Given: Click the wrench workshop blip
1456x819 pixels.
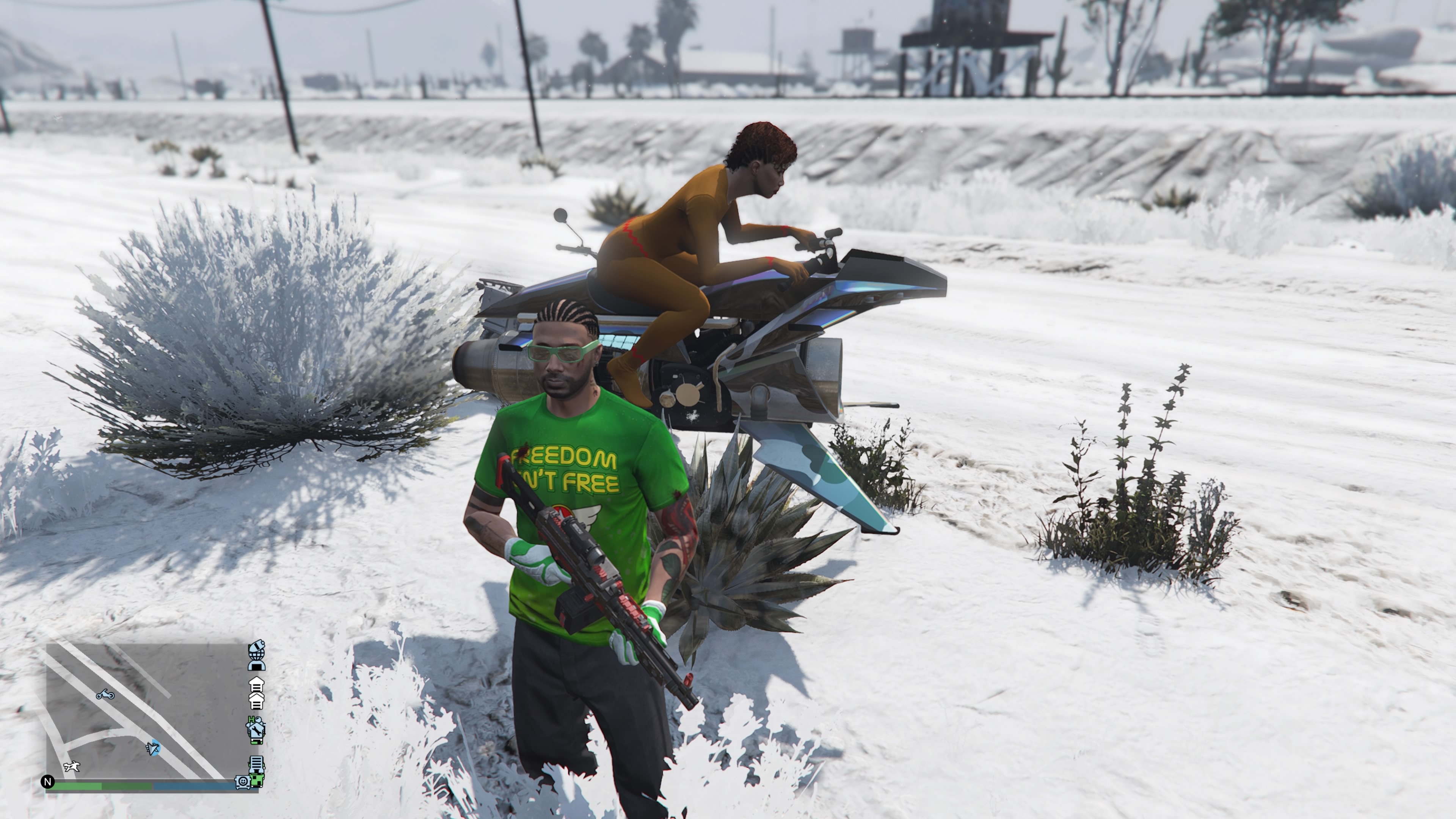Looking at the screenshot, I should [x=256, y=730].
